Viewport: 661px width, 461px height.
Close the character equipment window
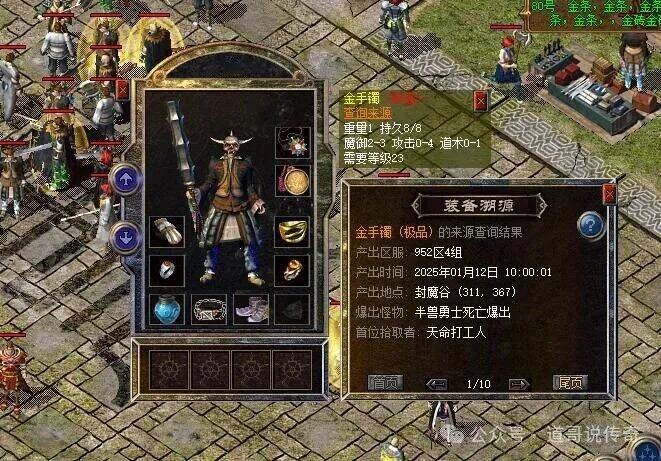[123, 89]
